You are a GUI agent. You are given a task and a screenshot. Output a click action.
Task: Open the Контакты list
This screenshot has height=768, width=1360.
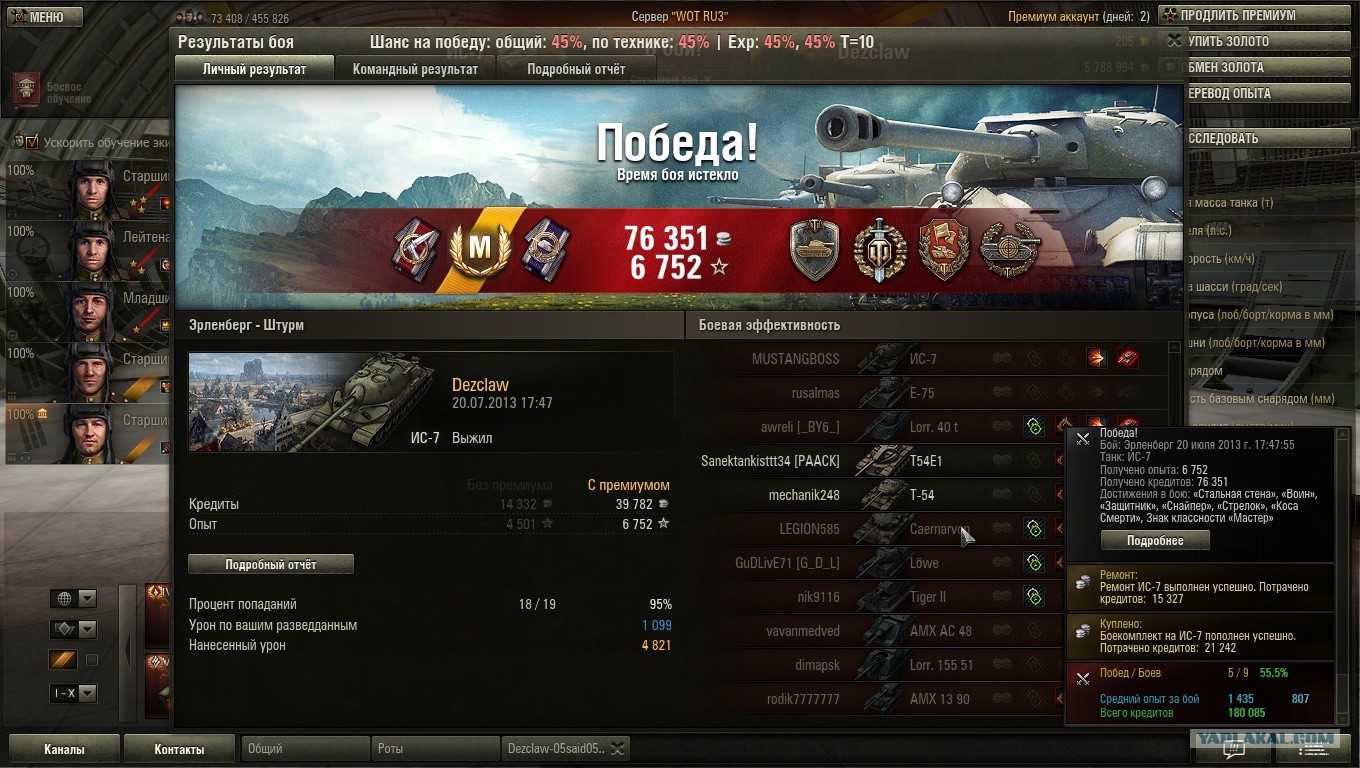coord(179,749)
